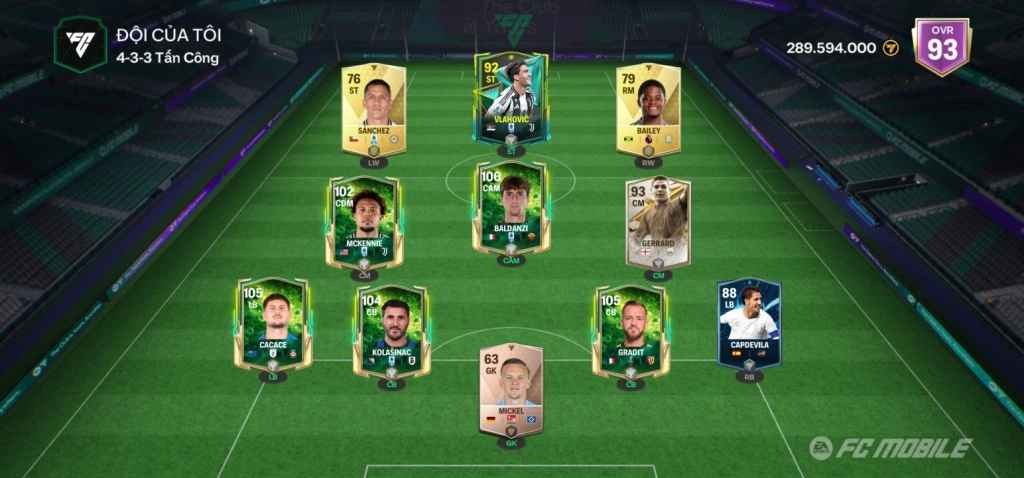
Task: Choose the Gerrard CM card
Action: pyautogui.click(x=657, y=222)
